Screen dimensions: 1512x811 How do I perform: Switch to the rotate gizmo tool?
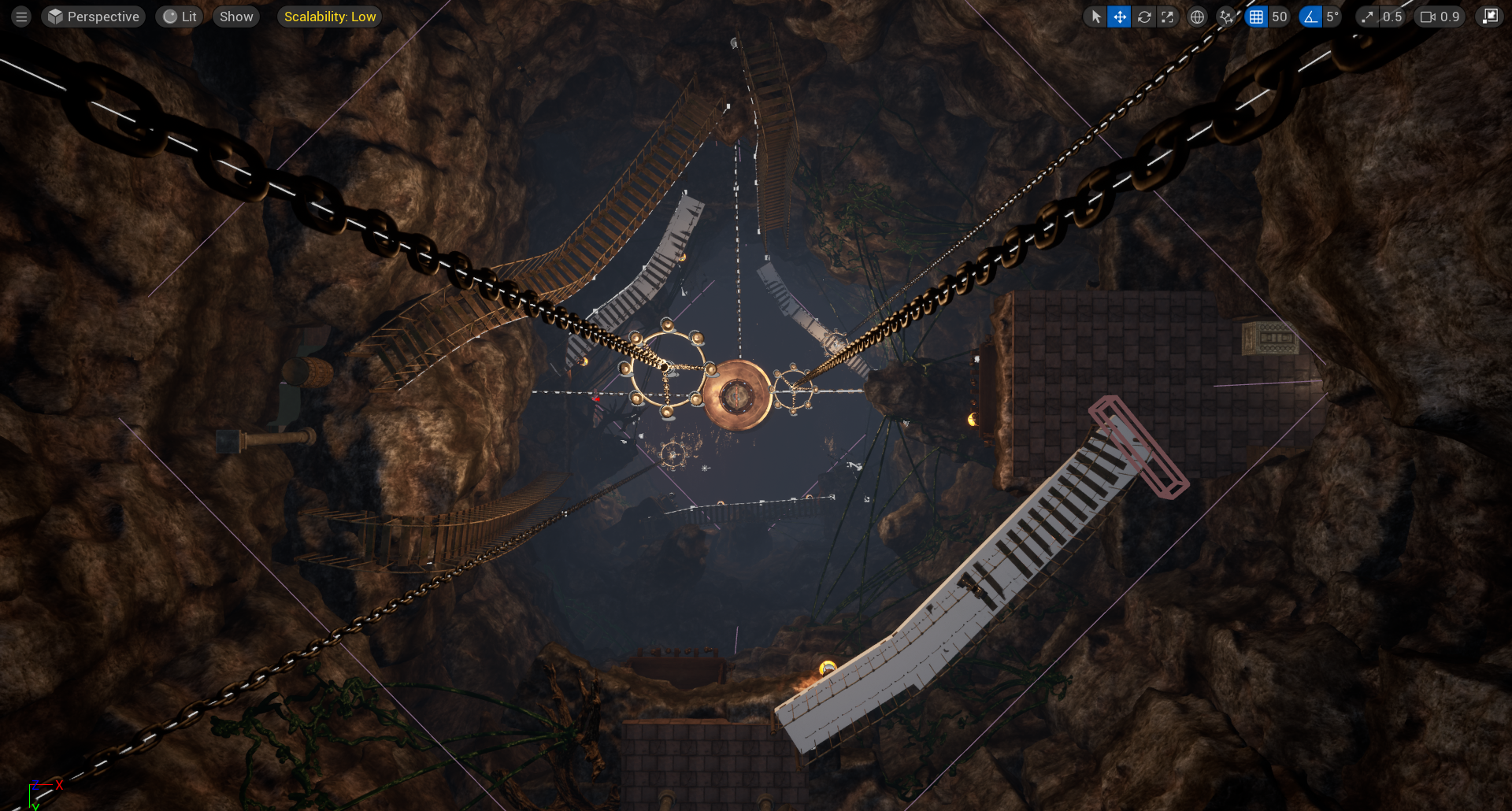1144,17
